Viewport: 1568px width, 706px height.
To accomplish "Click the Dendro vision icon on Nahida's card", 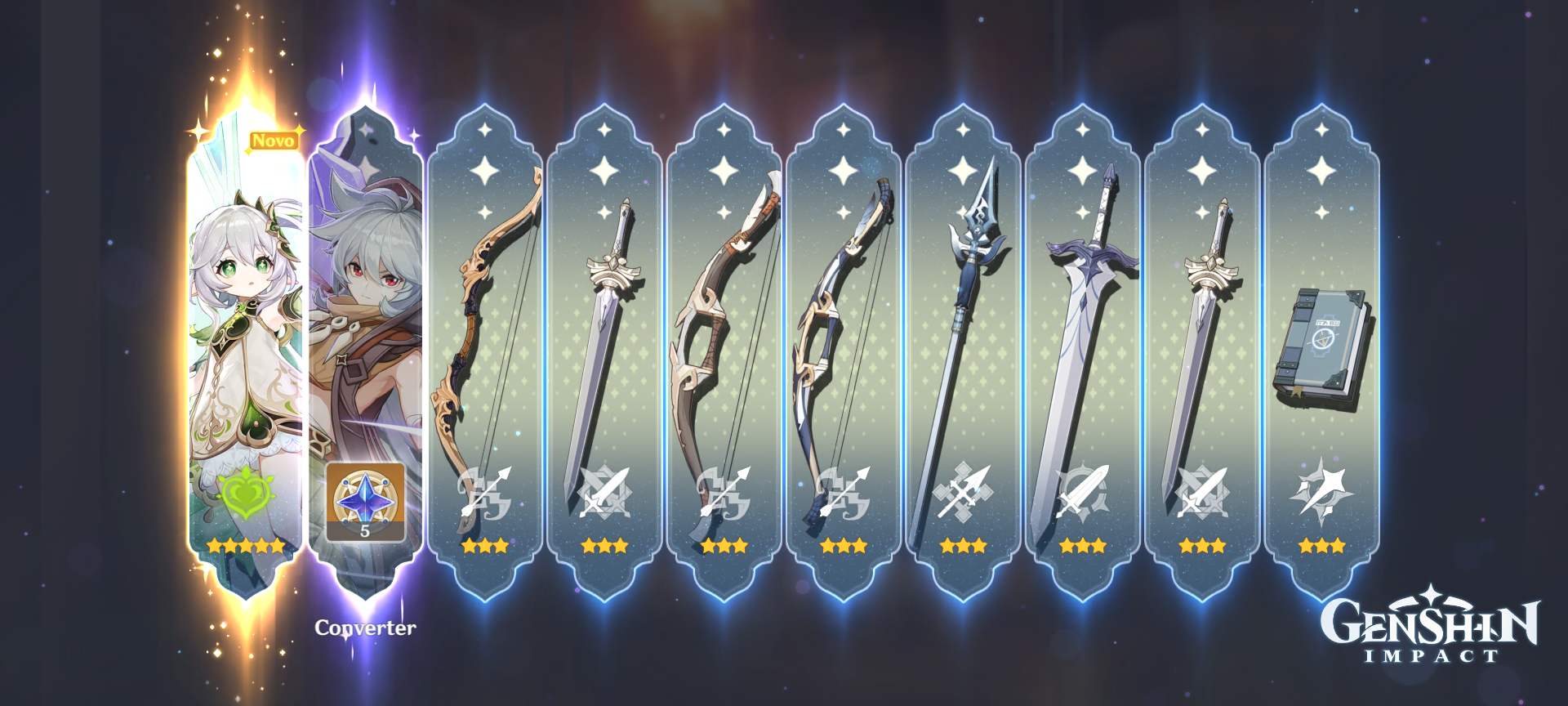I will [247, 493].
